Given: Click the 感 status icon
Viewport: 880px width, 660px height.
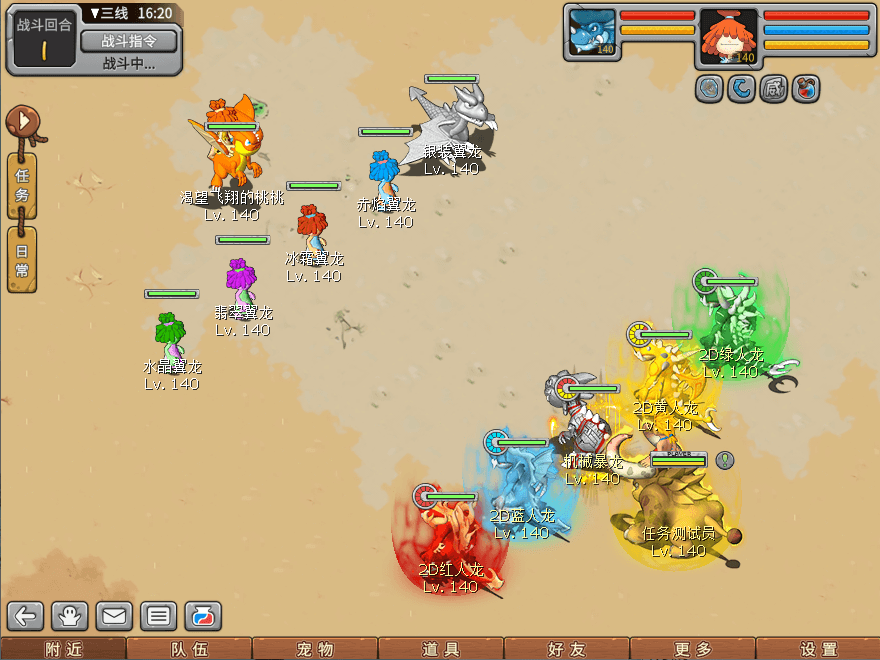Looking at the screenshot, I should 773,89.
